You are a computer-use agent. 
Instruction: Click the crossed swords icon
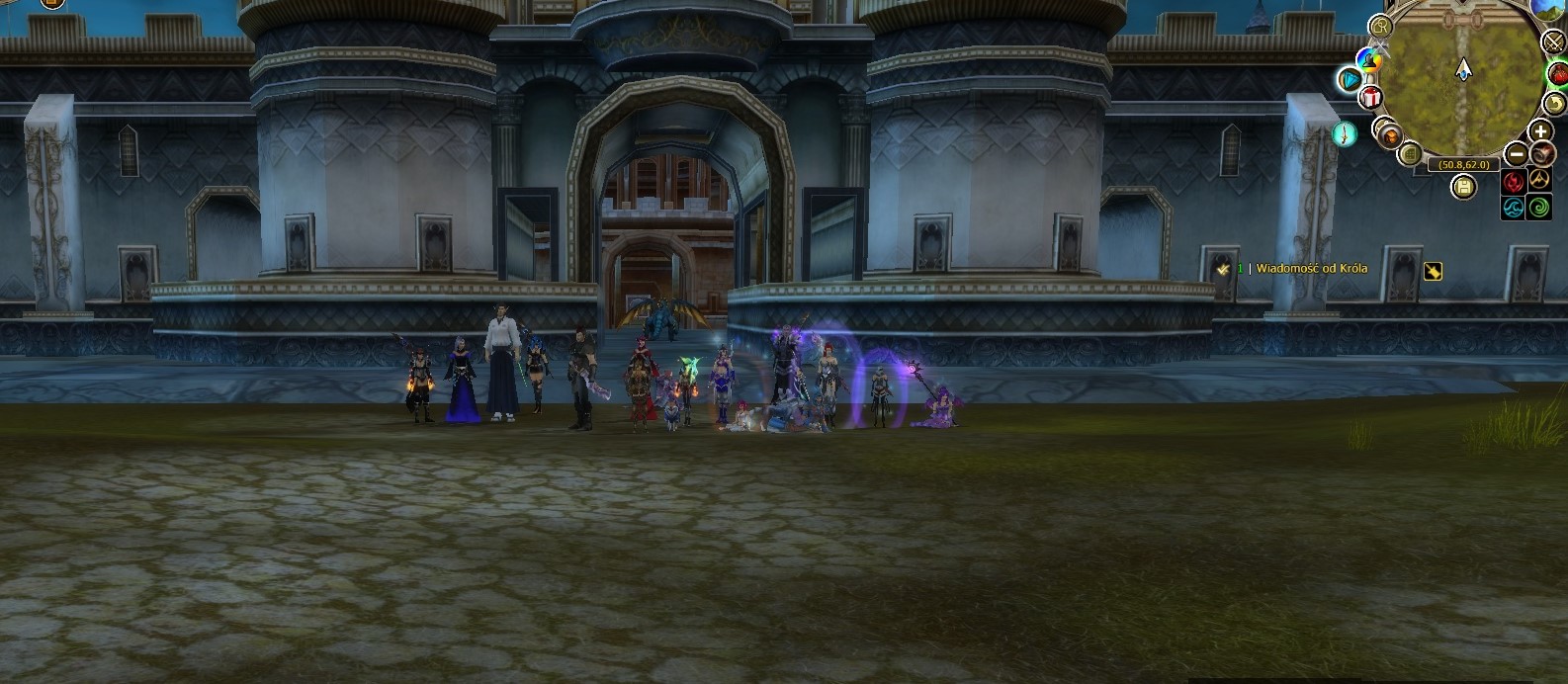coord(1556,42)
